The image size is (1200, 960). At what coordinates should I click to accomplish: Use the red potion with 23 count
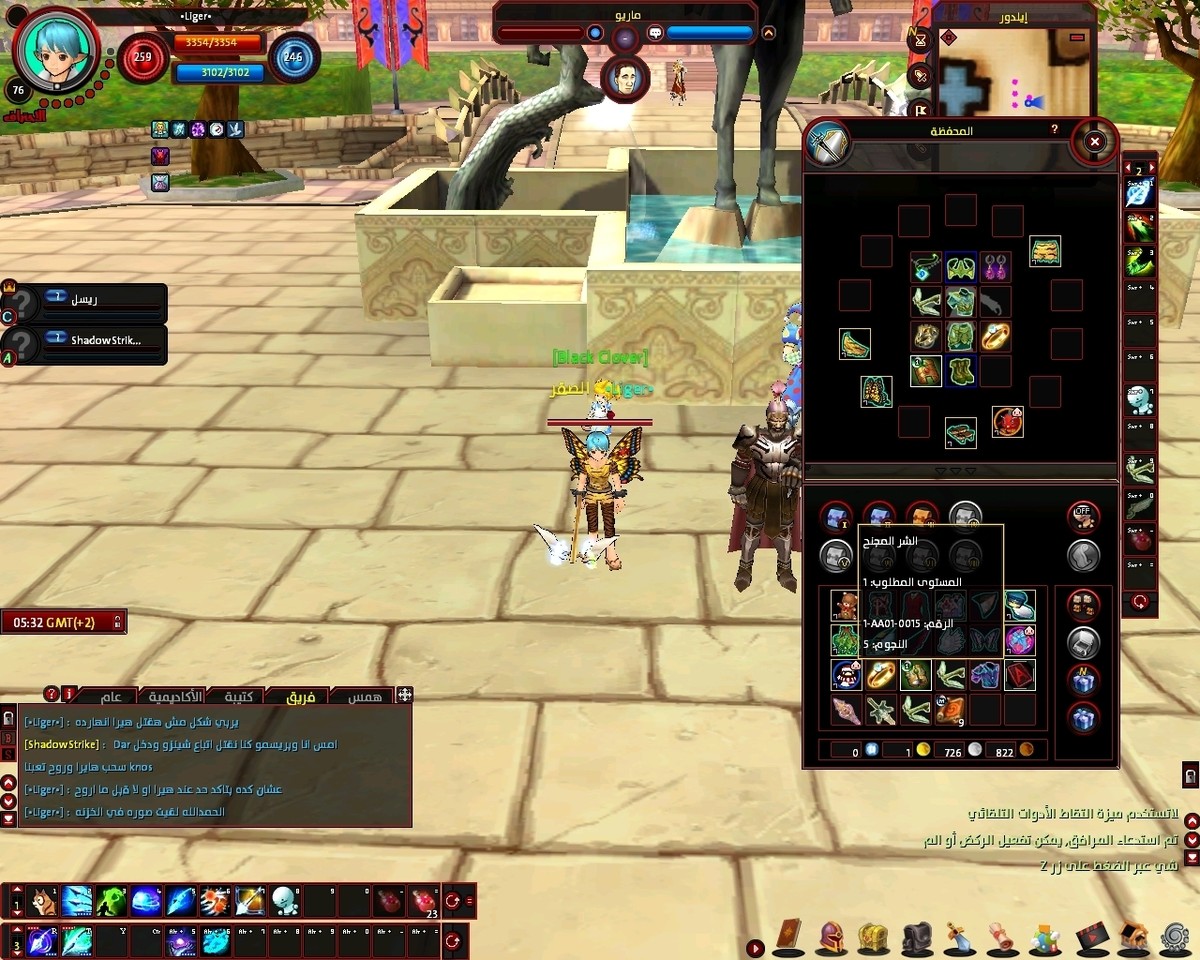[x=424, y=901]
